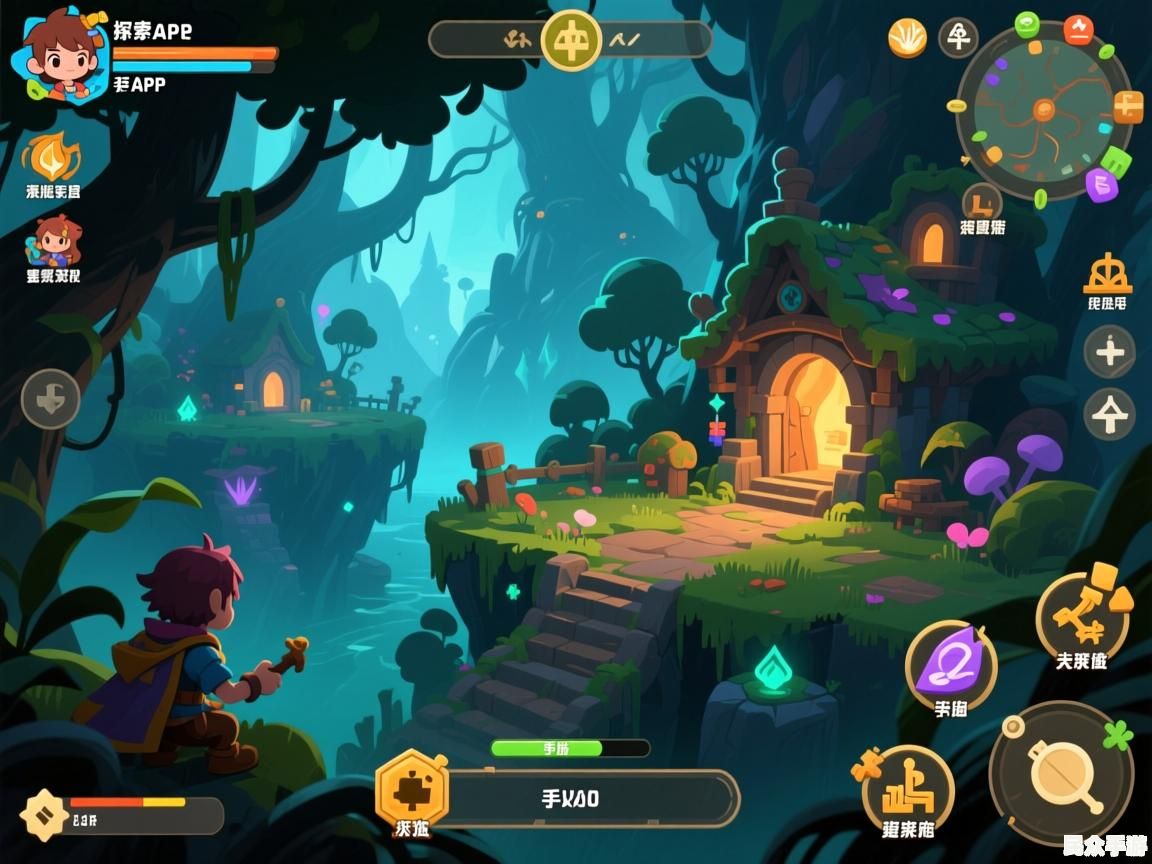Open the player avatar portrait
Screen dimensions: 1152x864
pyautogui.click(x=58, y=54)
